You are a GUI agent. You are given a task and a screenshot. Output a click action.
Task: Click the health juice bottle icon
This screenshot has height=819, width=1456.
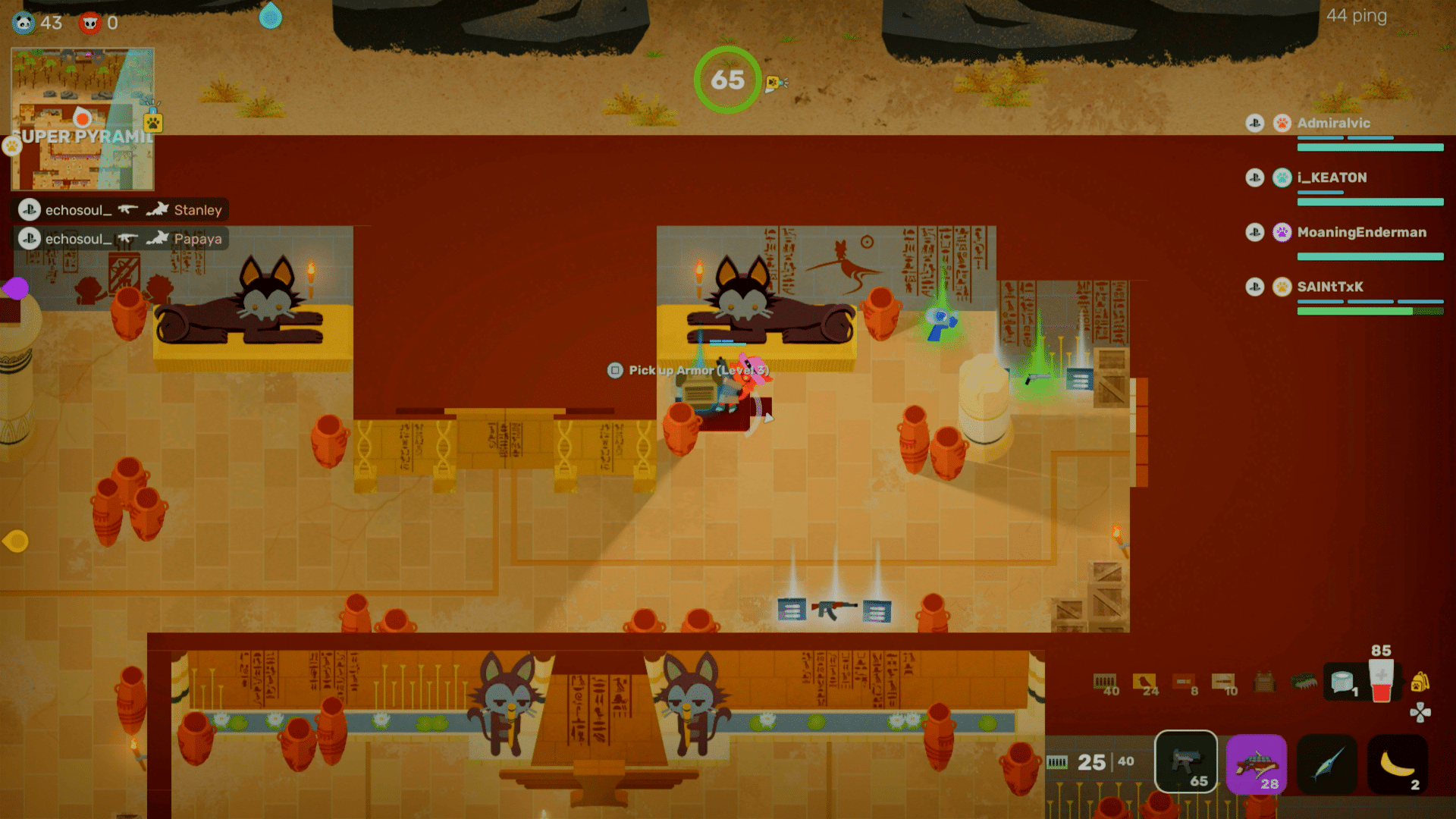click(x=1381, y=679)
